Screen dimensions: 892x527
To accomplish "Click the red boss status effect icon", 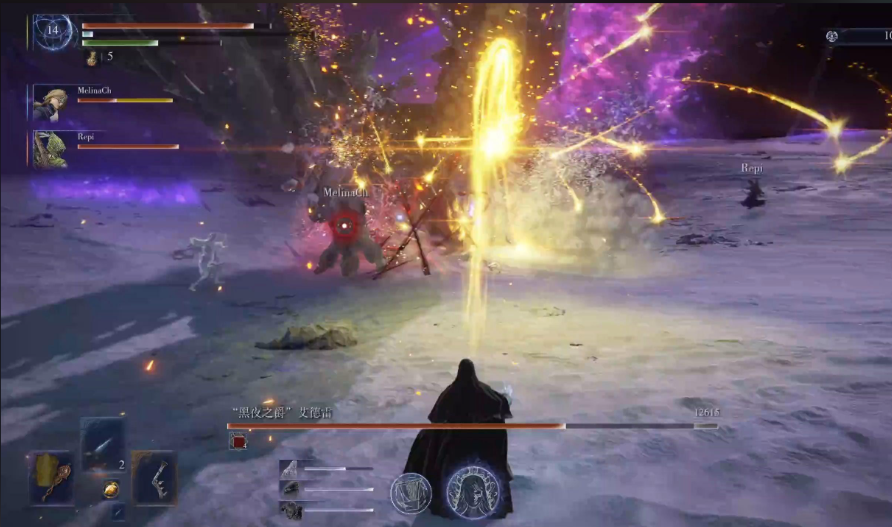I will (x=238, y=441).
